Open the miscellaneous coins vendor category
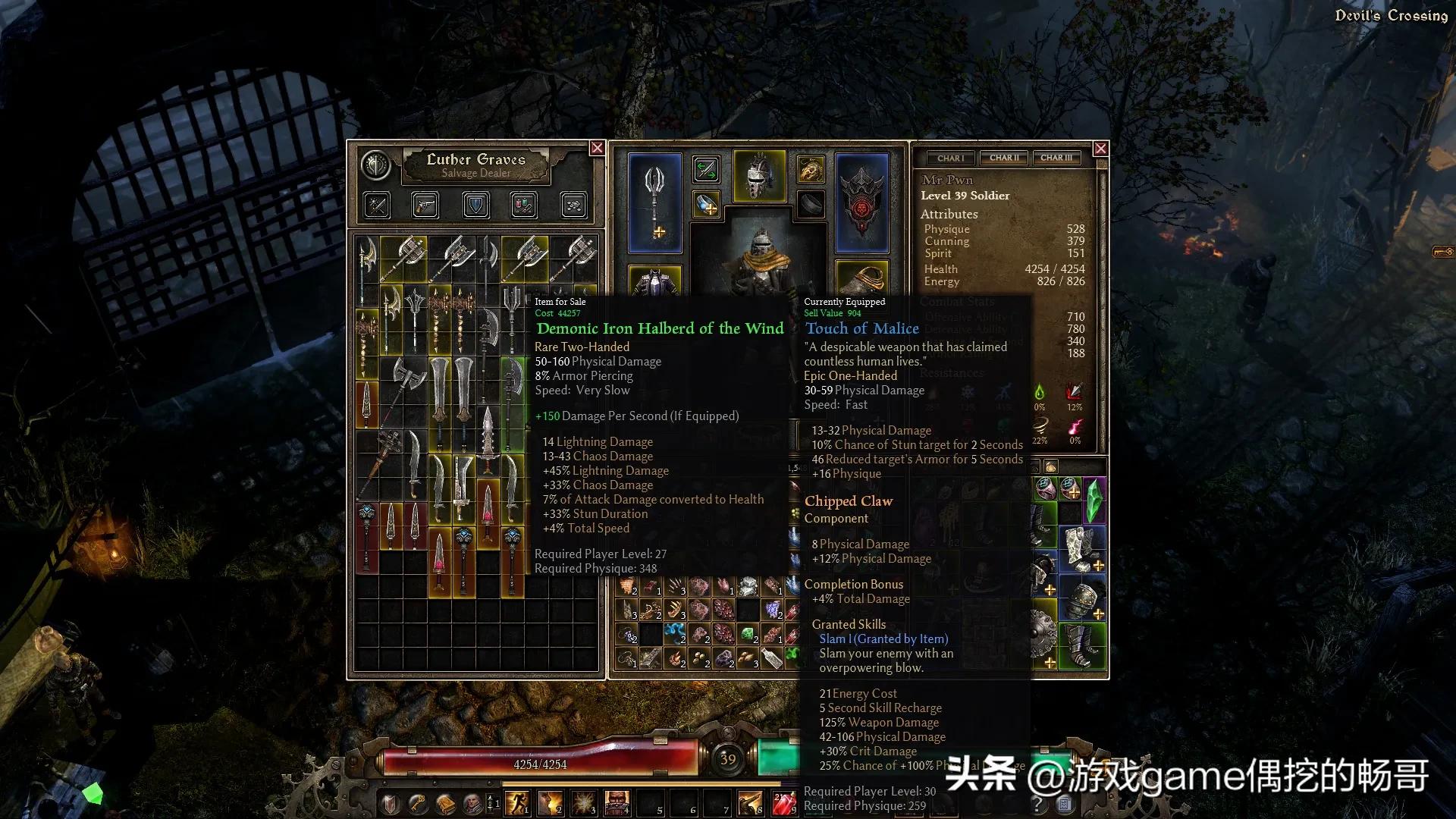Screen dimensions: 1456x819 pyautogui.click(x=573, y=205)
